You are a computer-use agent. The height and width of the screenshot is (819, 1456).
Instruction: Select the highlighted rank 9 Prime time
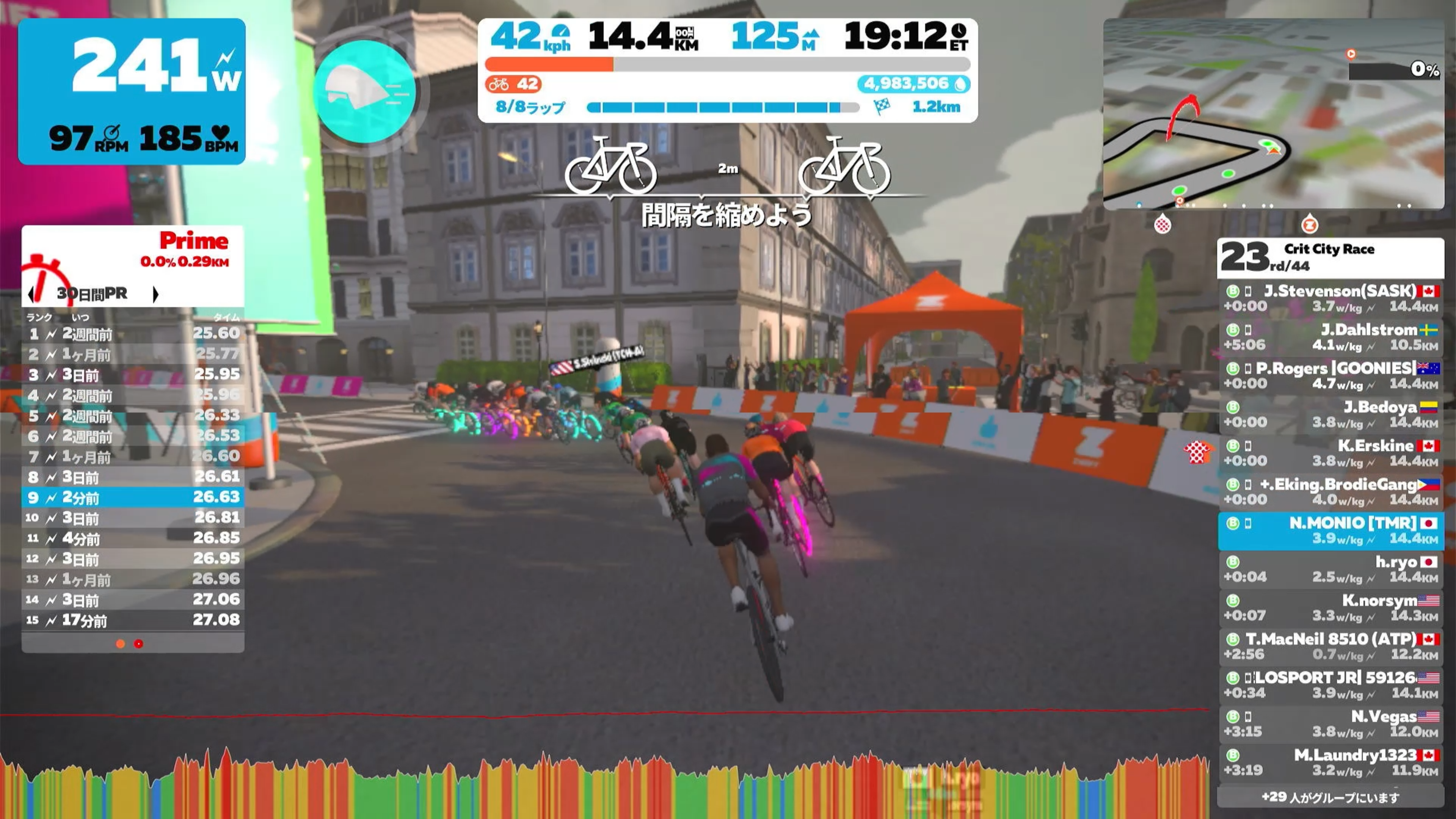click(x=133, y=497)
